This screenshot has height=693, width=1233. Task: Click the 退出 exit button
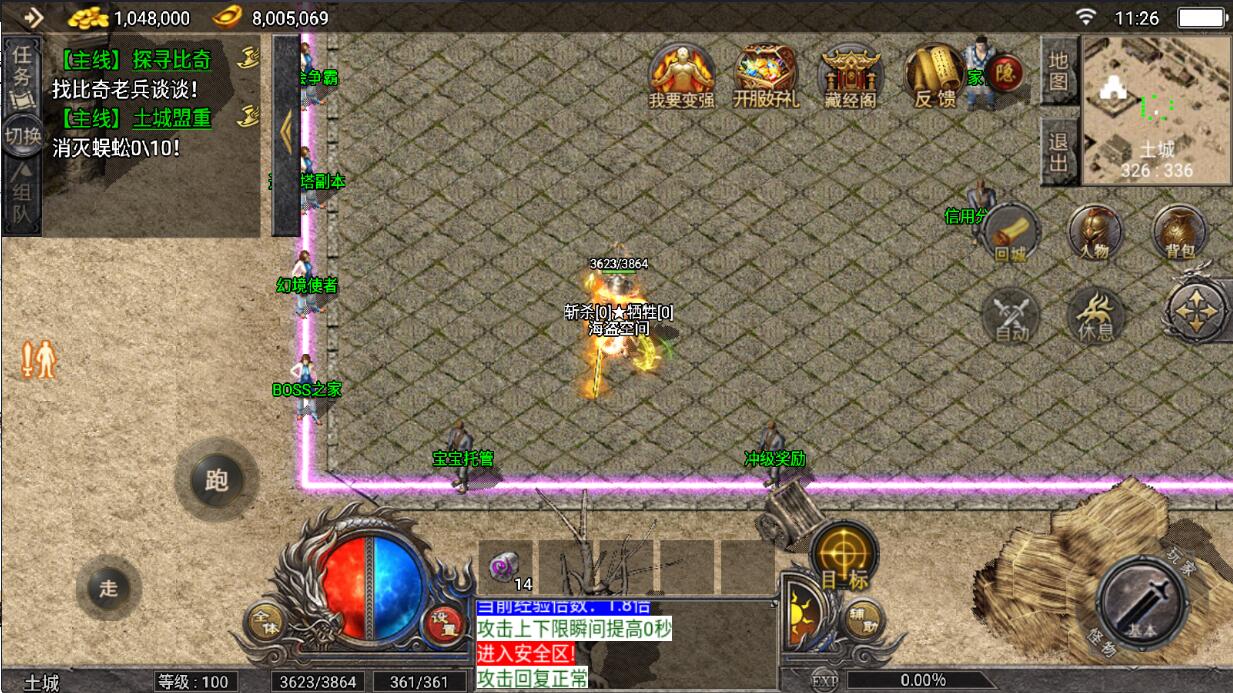(1058, 152)
